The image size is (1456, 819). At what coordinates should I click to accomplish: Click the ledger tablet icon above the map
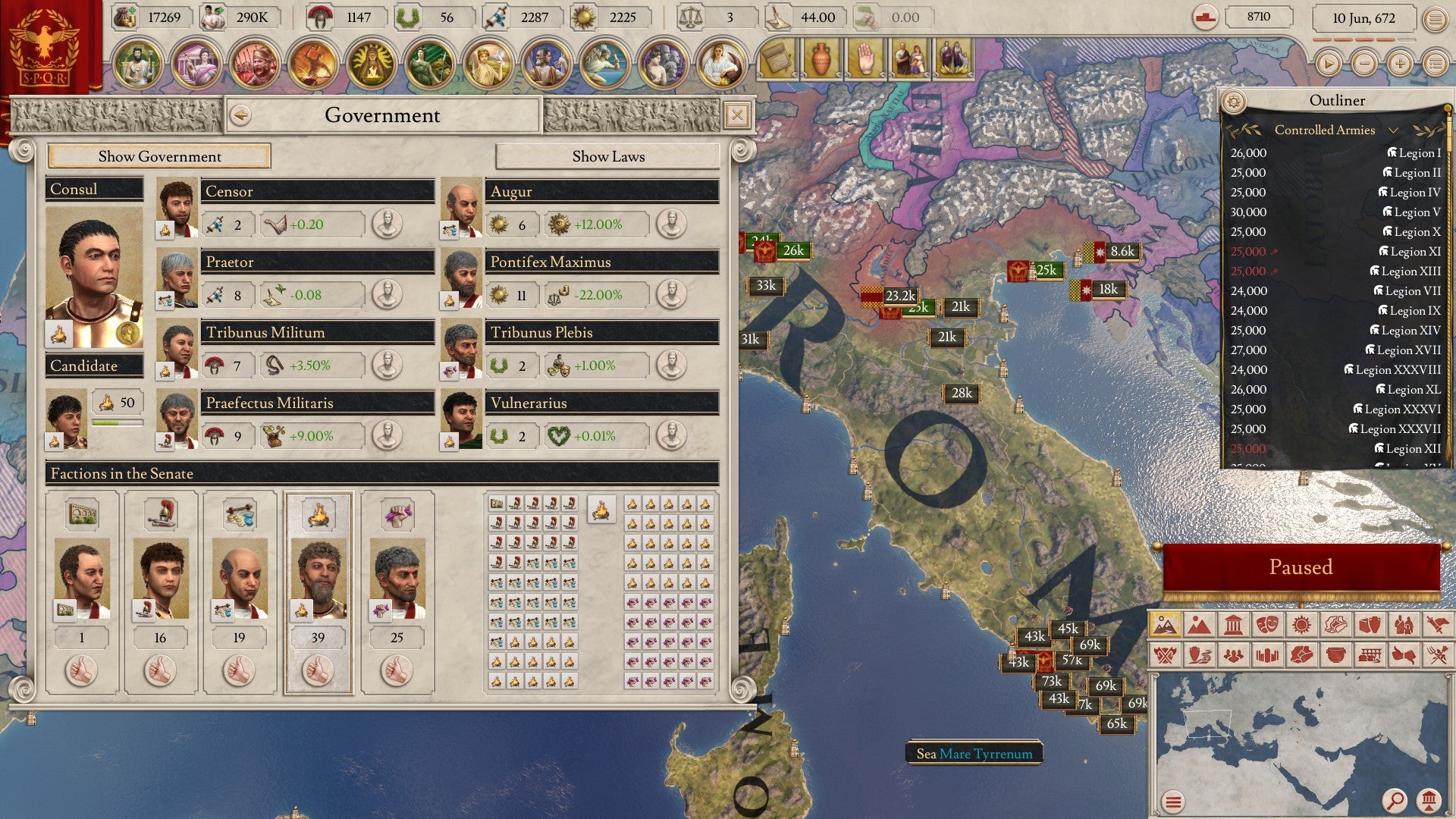pyautogui.click(x=777, y=58)
